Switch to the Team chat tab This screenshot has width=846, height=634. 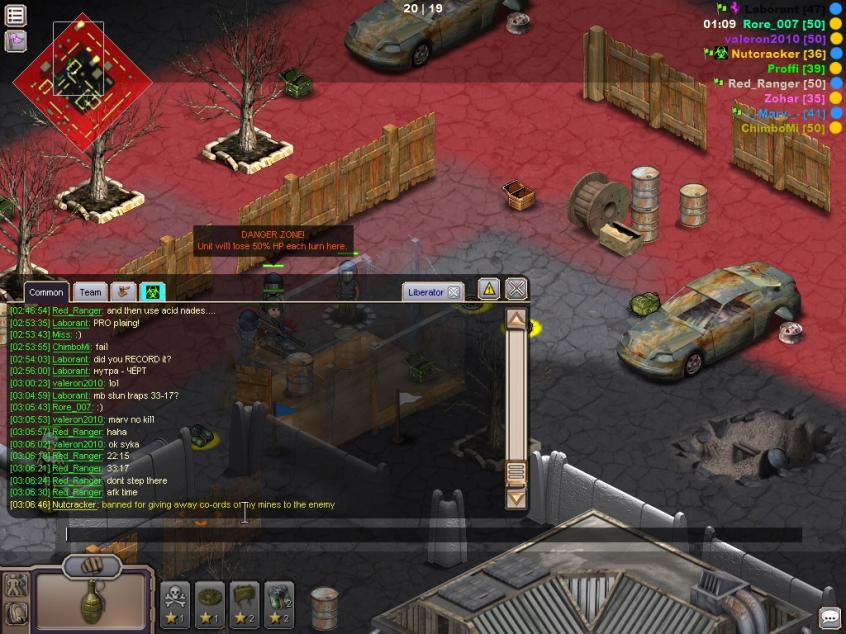[x=90, y=292]
